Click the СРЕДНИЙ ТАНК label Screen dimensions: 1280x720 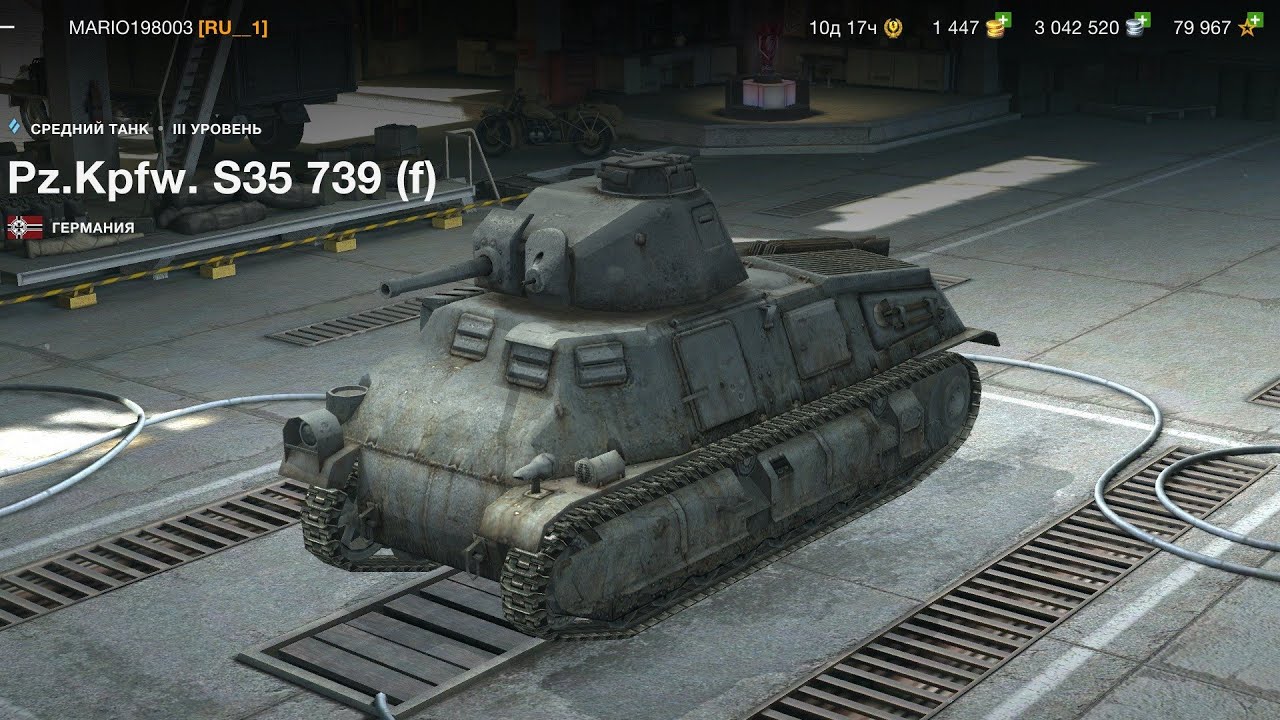point(90,128)
